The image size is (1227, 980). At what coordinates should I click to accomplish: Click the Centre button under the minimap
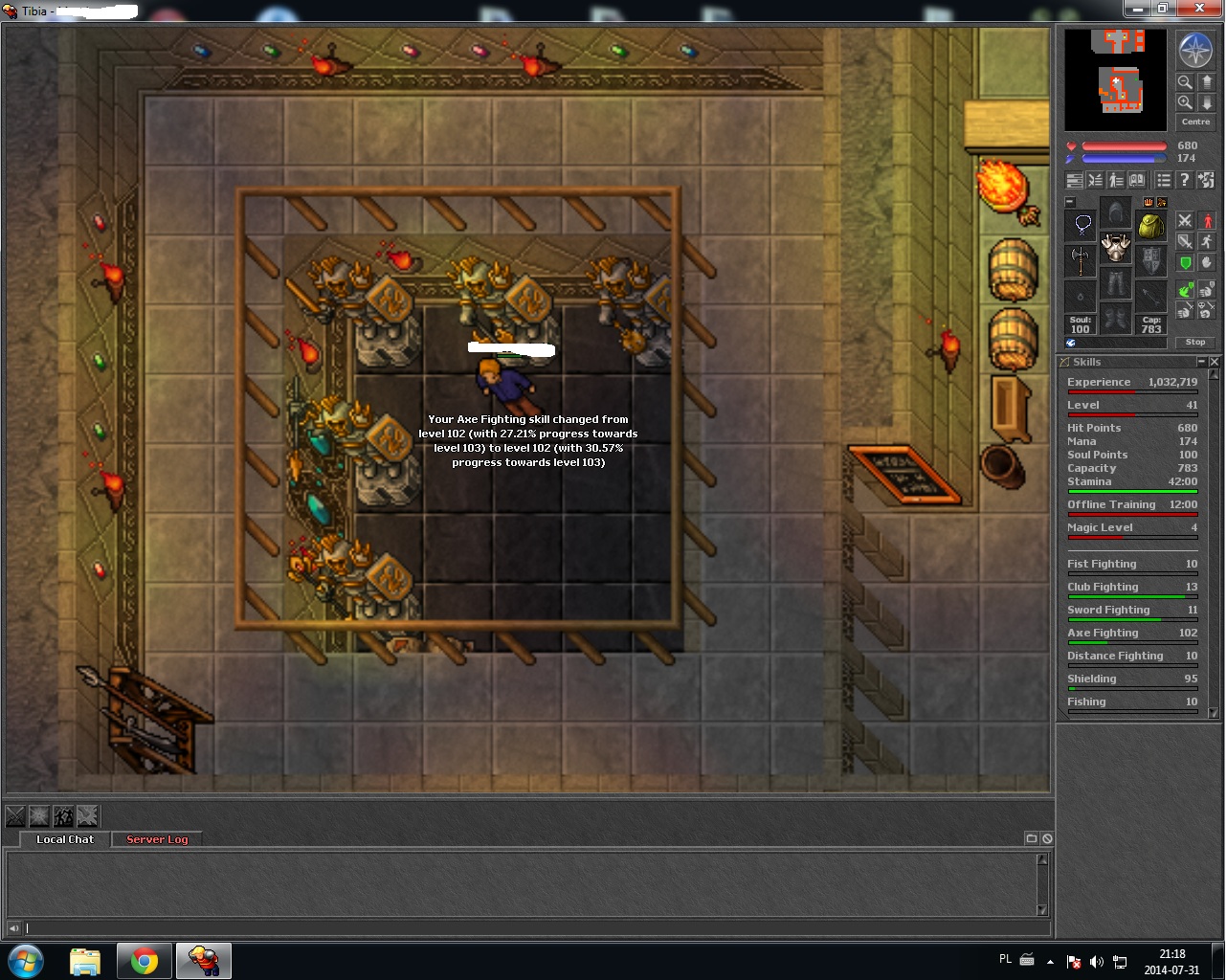pos(1194,122)
